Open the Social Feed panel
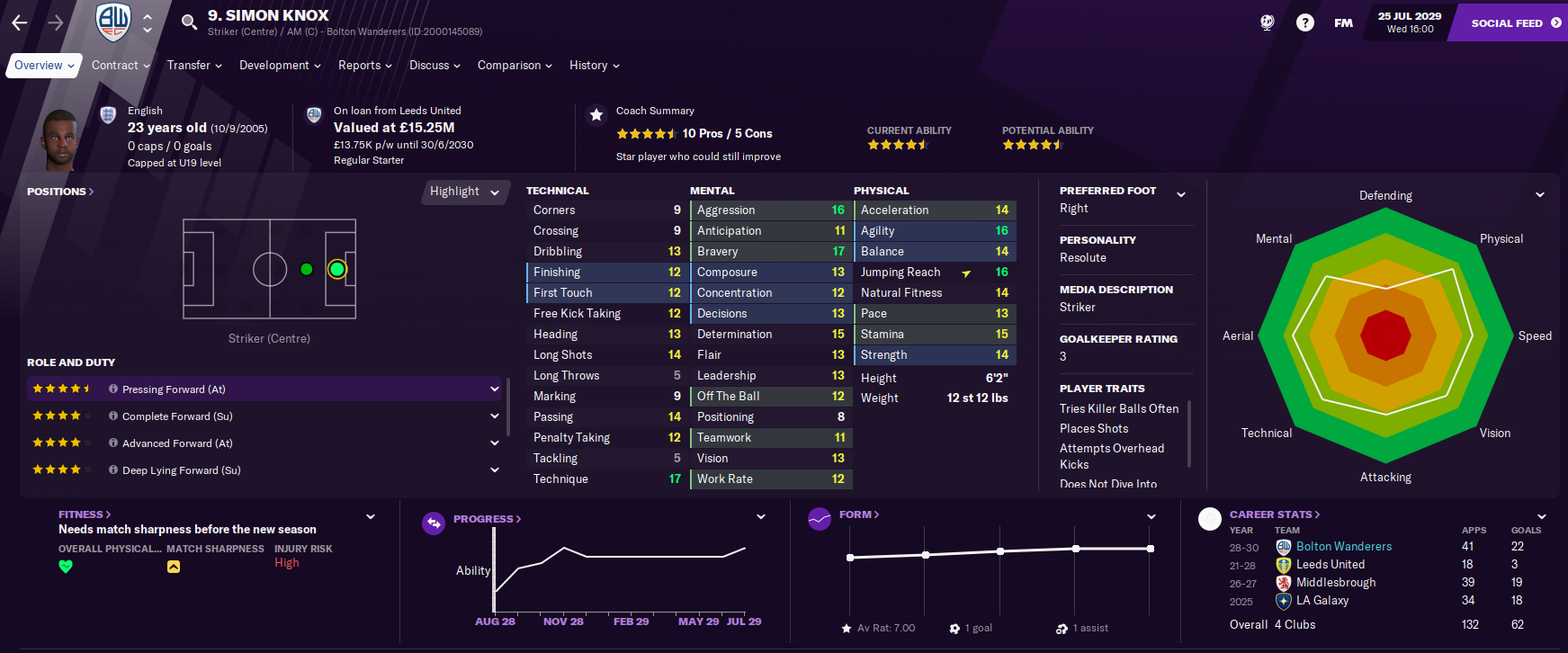 [1516, 22]
